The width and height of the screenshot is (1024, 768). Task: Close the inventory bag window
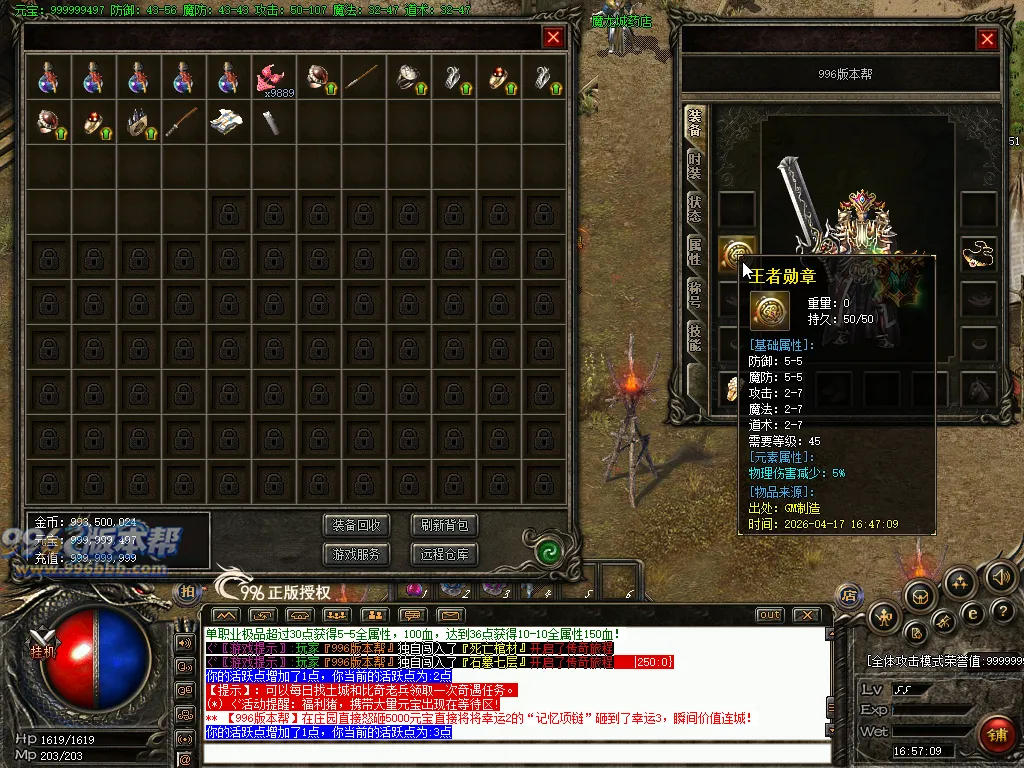coord(553,38)
